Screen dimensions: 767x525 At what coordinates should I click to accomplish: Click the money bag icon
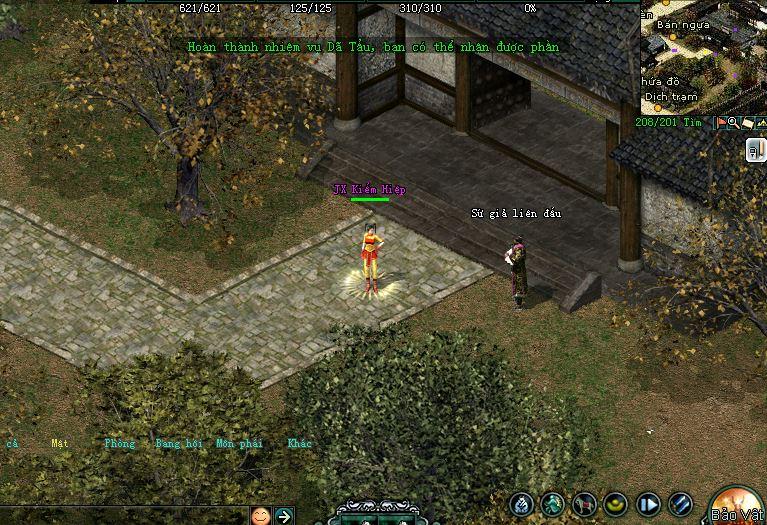coord(521,505)
